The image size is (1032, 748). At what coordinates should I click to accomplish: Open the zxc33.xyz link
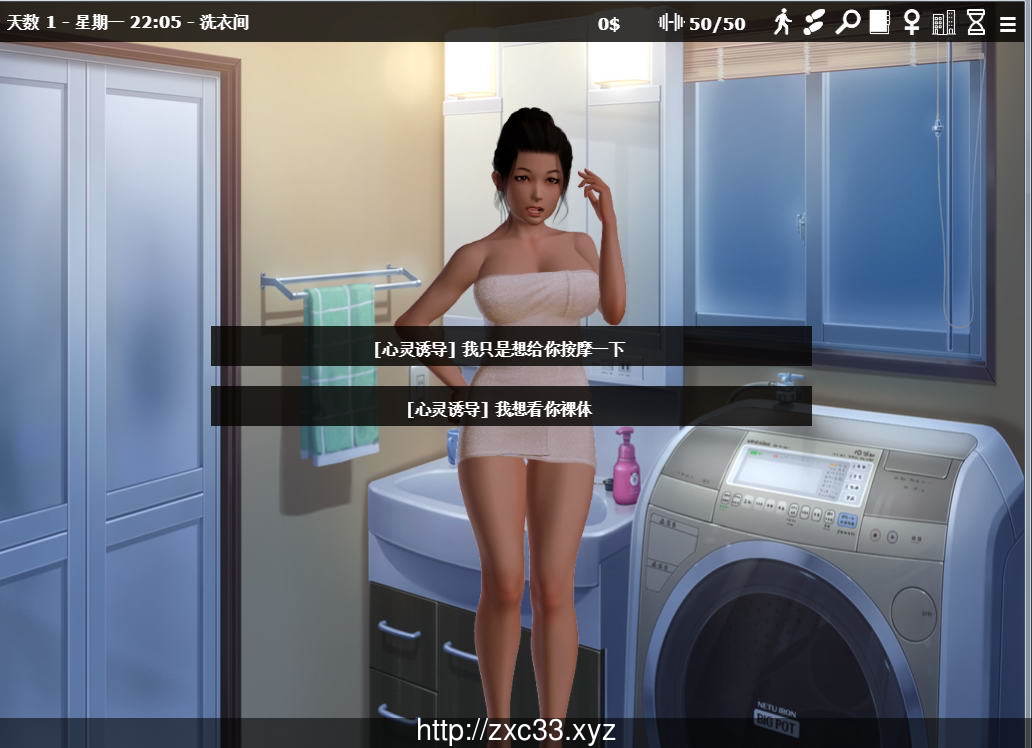pos(515,731)
